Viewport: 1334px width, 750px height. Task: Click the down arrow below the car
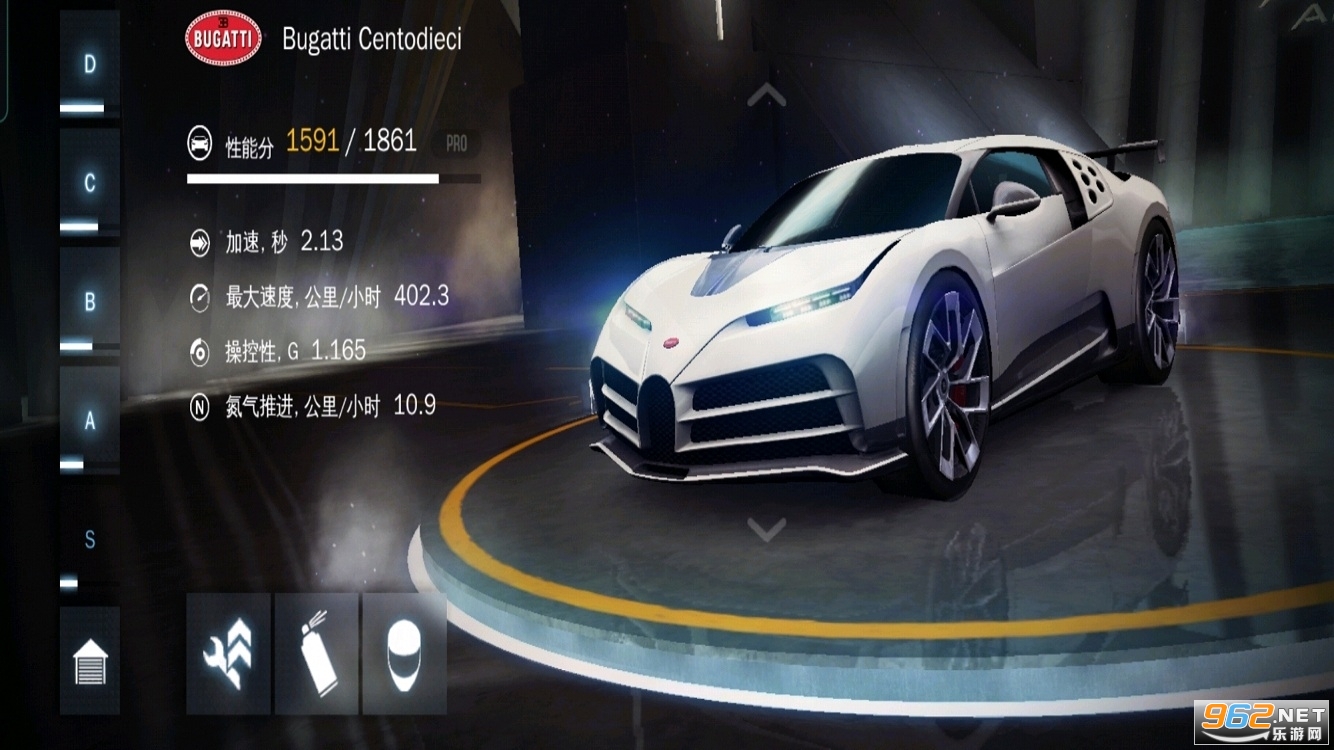click(766, 529)
